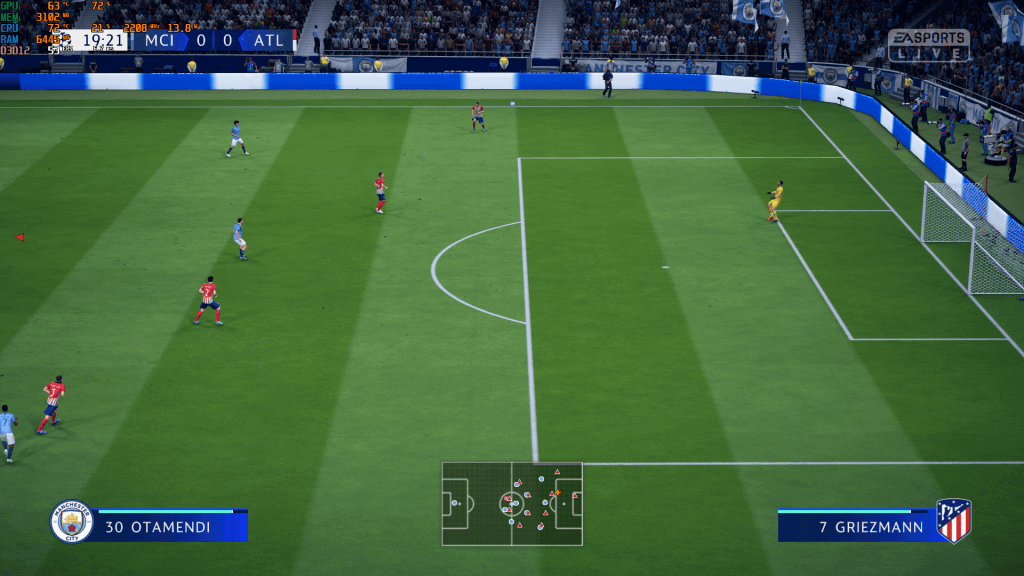
Task: Click the Atletico Madrid club crest
Action: click(x=953, y=521)
